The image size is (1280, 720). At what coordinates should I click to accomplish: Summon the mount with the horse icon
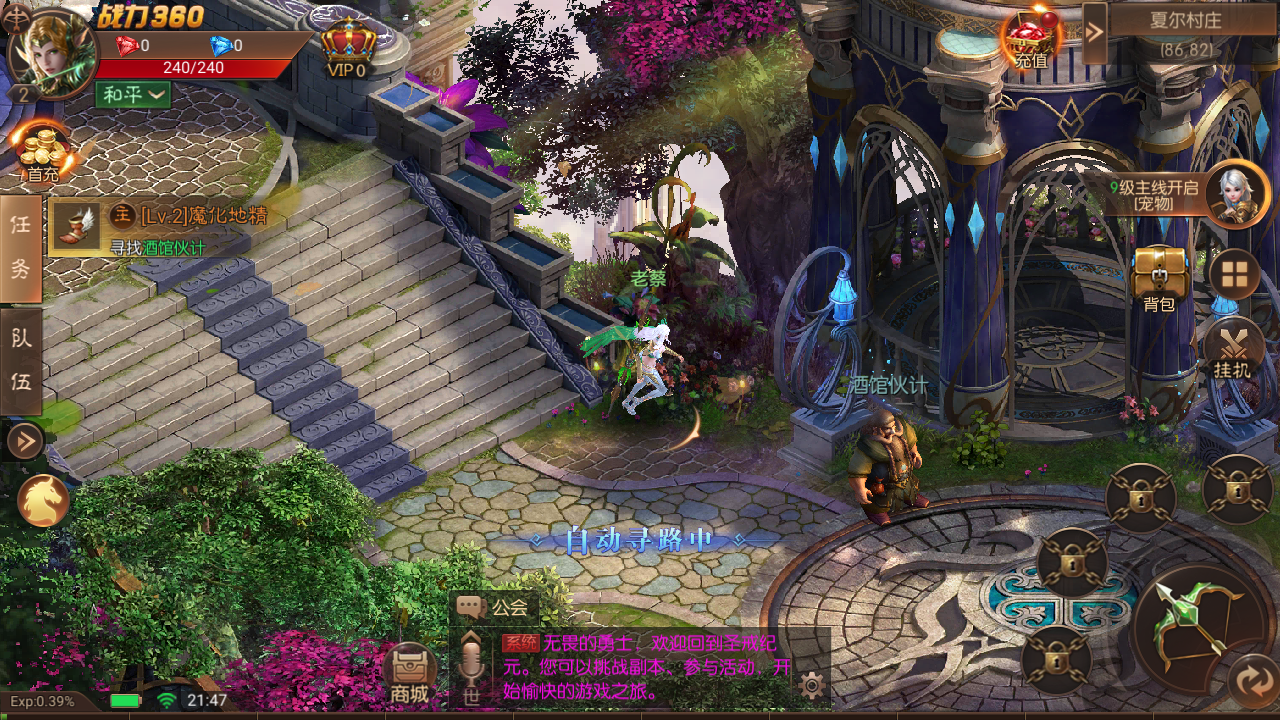point(43,500)
